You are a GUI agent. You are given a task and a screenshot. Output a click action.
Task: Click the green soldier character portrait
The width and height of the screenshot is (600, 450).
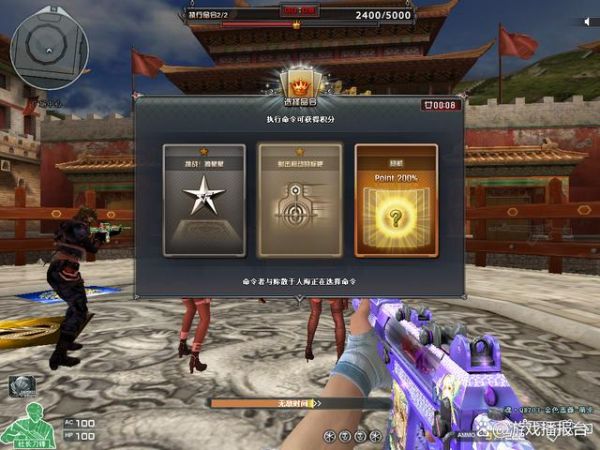click(x=28, y=425)
